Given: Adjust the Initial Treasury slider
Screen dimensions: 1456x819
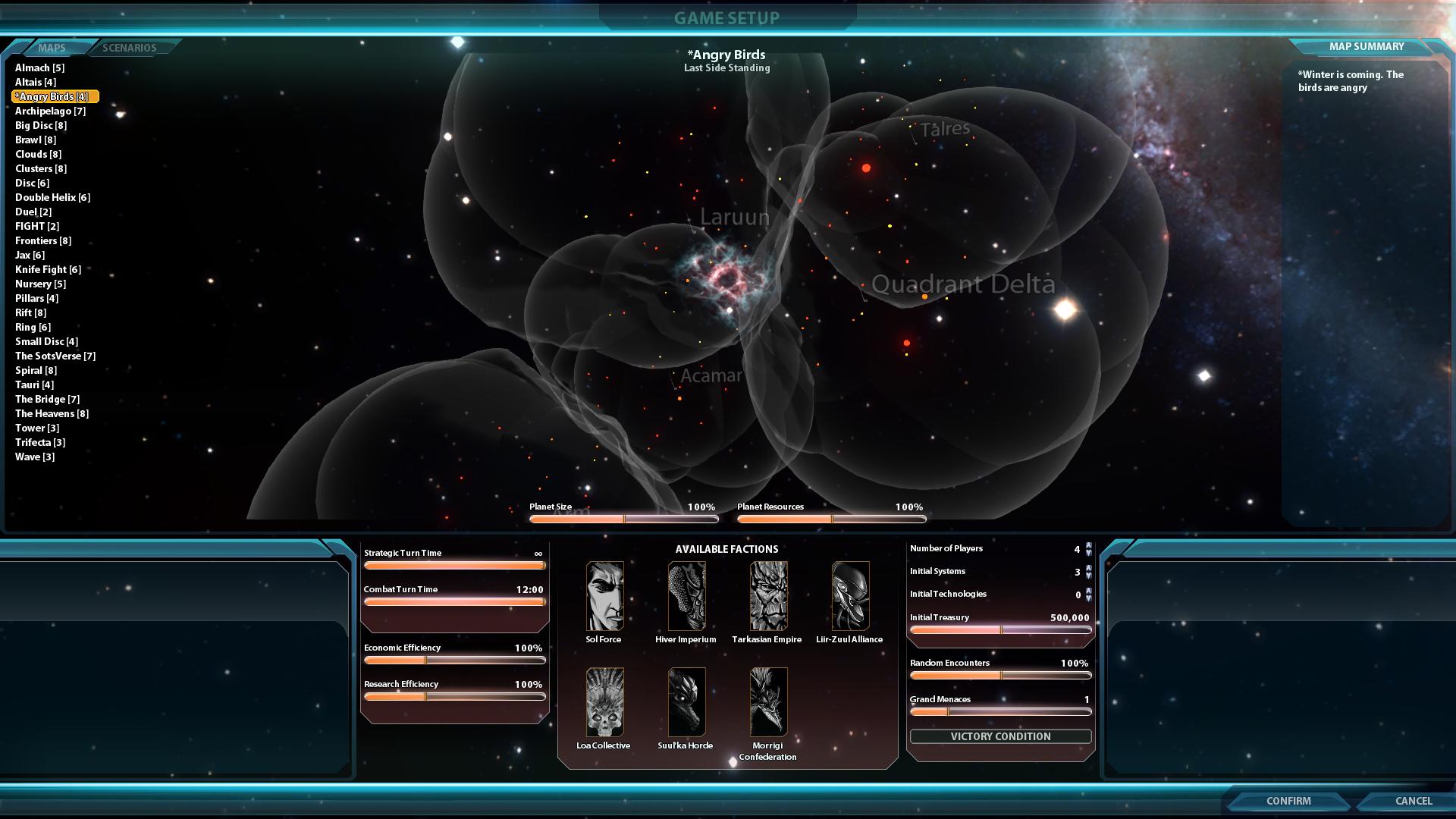Looking at the screenshot, I should (1000, 630).
